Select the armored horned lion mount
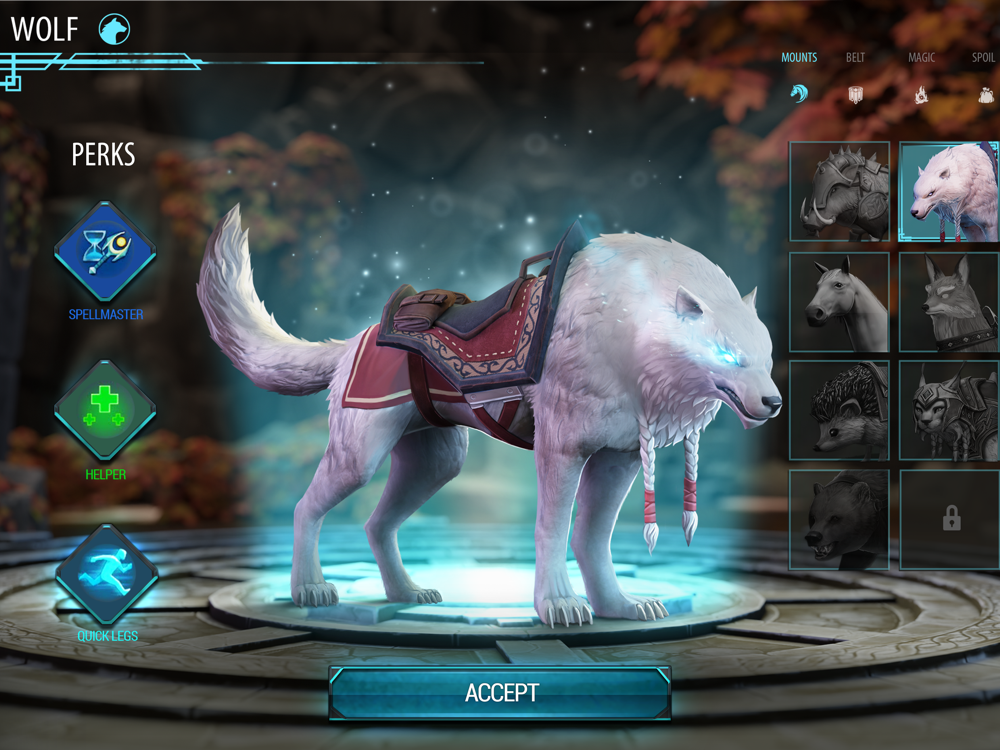Viewport: 1000px width, 750px height. click(x=949, y=411)
